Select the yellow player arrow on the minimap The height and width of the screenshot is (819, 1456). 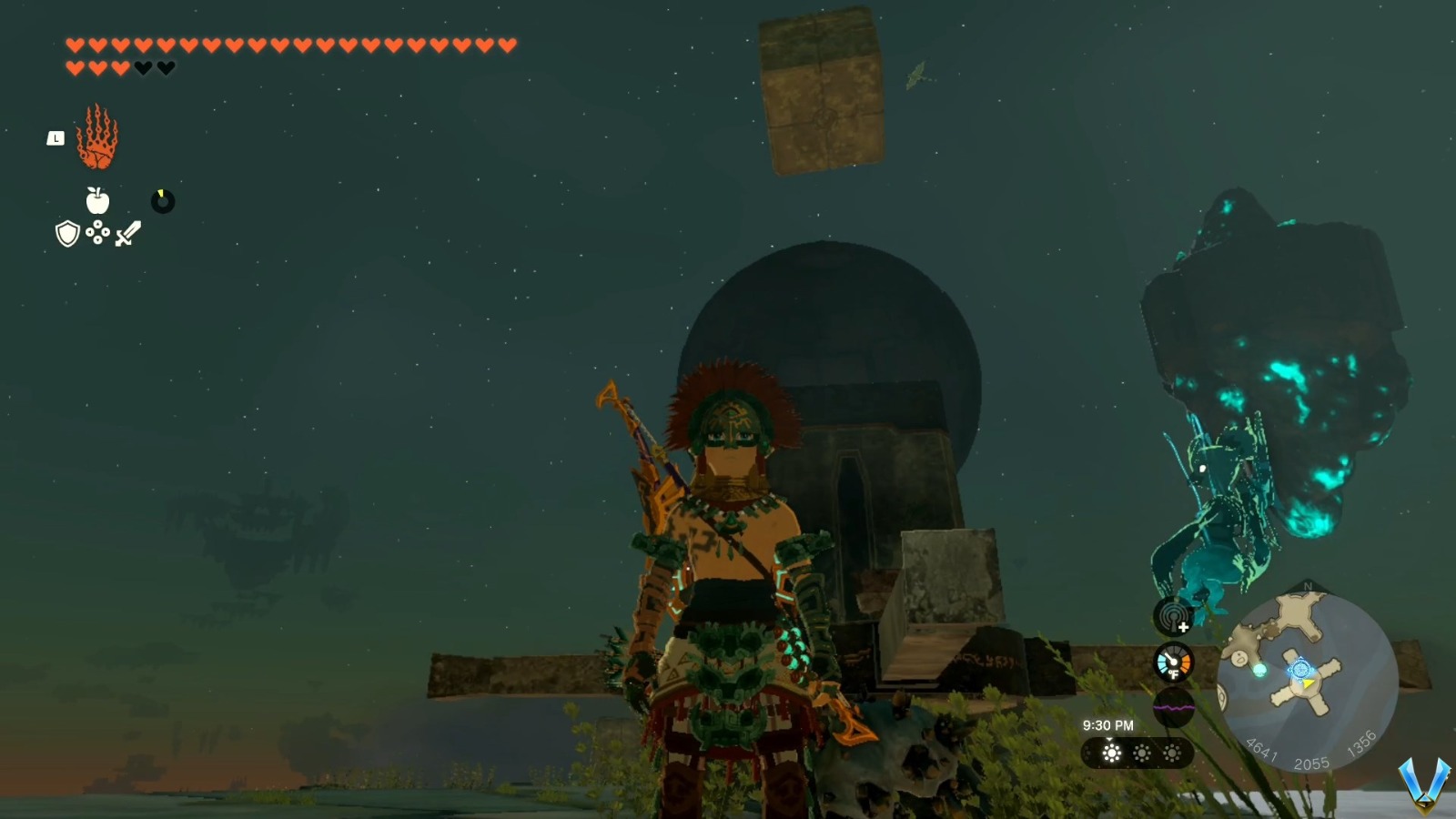[1308, 683]
